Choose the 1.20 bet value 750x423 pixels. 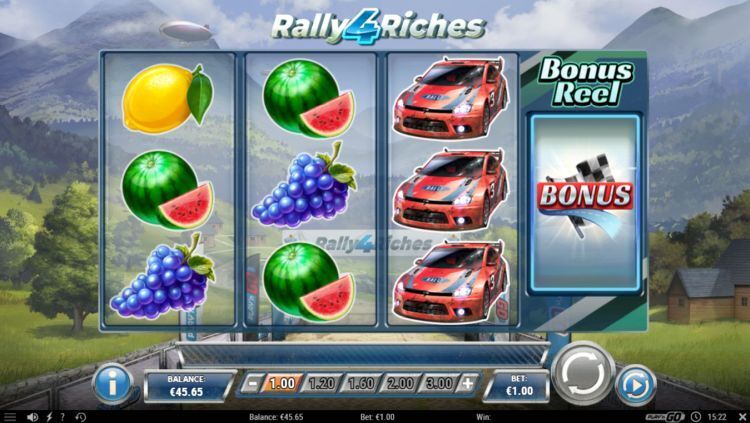pos(322,383)
